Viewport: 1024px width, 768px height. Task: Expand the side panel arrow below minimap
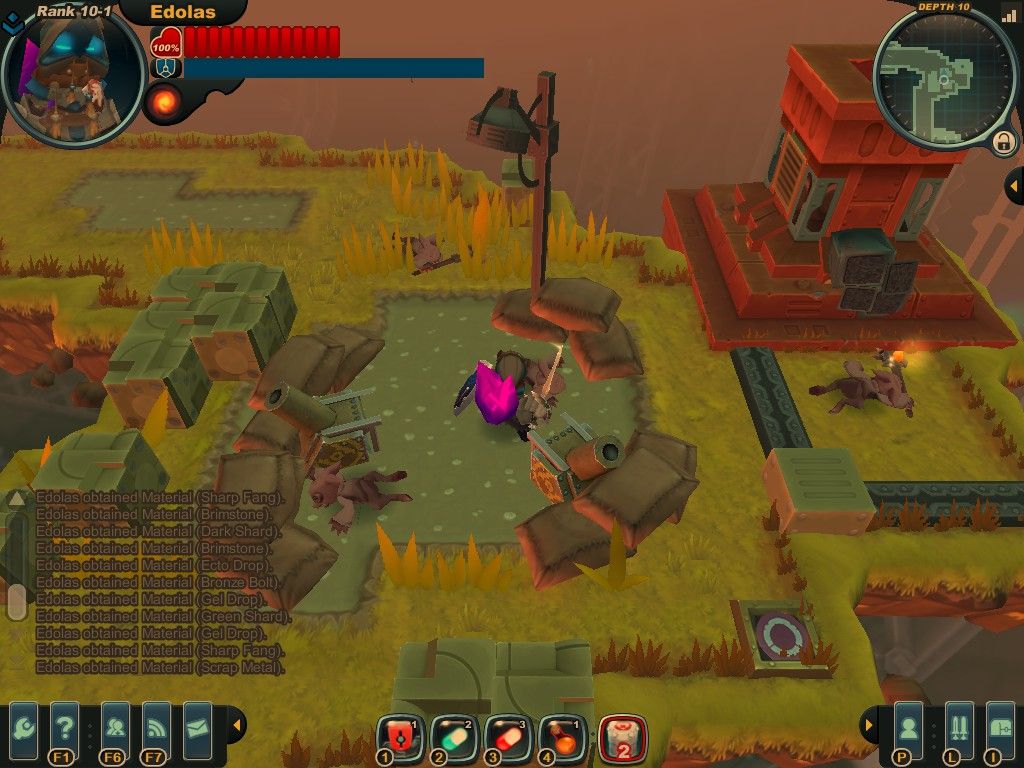click(1012, 186)
